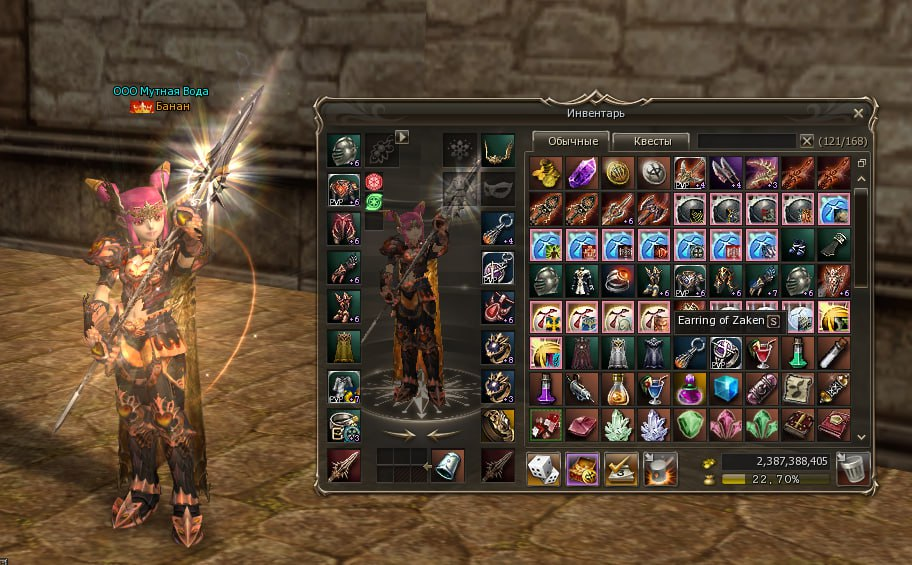Select the red cocktail glass item
The width and height of the screenshot is (912, 565).
click(761, 352)
